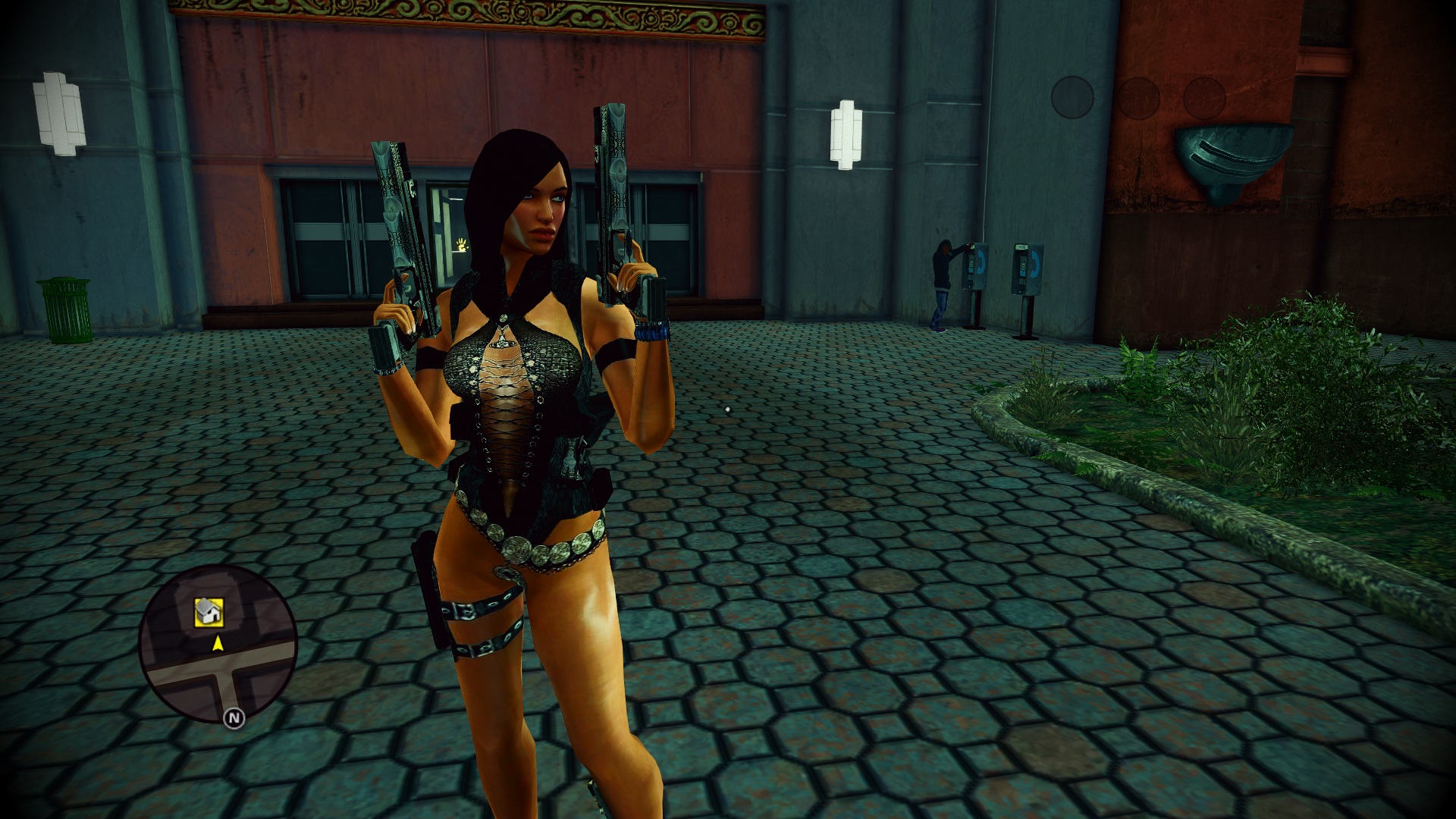This screenshot has width=1456, height=819.
Task: Select the yellow house marker on minimap
Action: click(x=209, y=612)
